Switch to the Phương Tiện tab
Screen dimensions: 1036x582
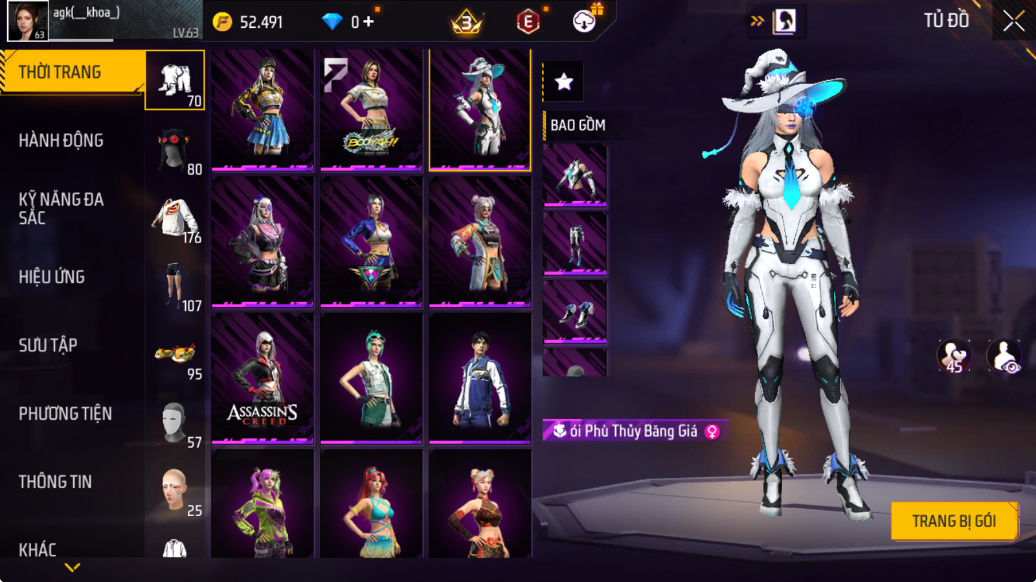pyautogui.click(x=65, y=414)
